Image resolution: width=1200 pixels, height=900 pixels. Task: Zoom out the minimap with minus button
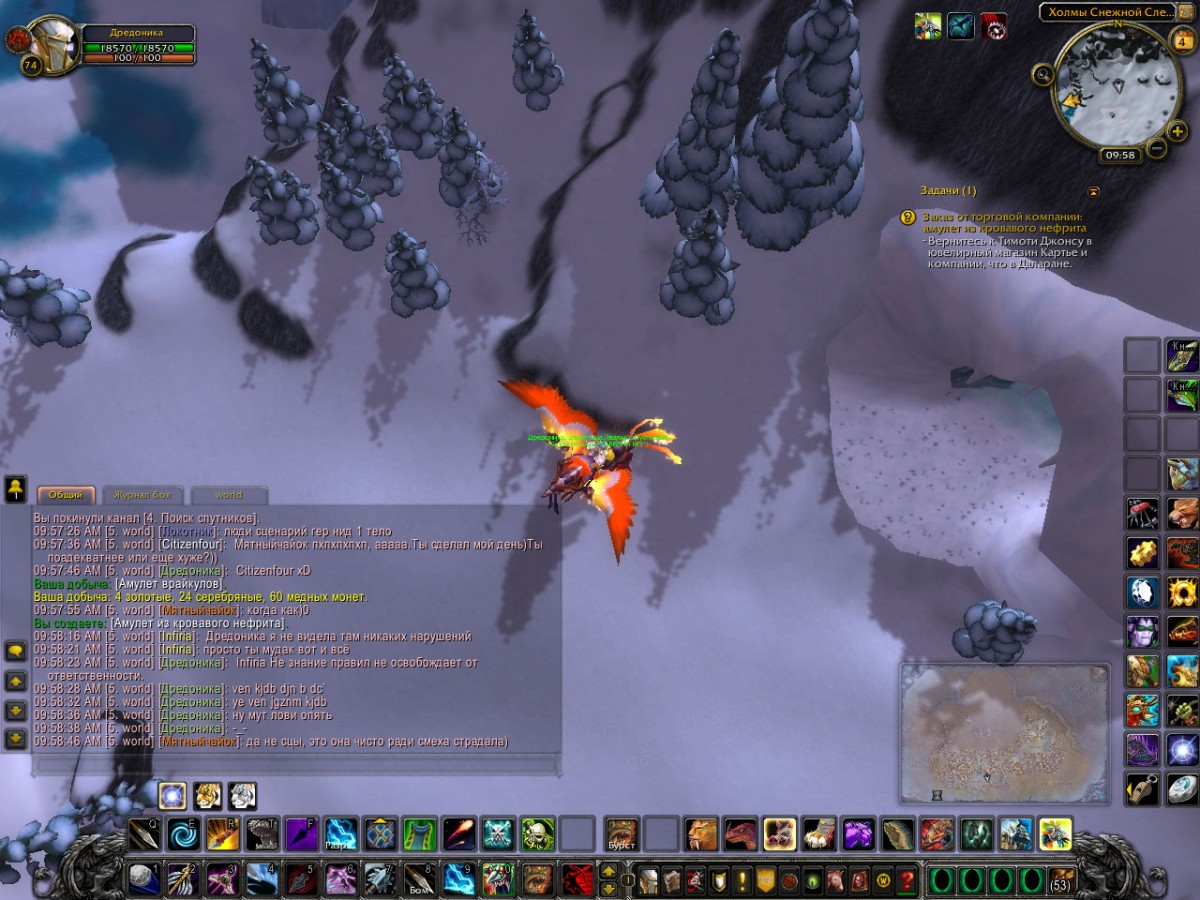tap(1156, 148)
